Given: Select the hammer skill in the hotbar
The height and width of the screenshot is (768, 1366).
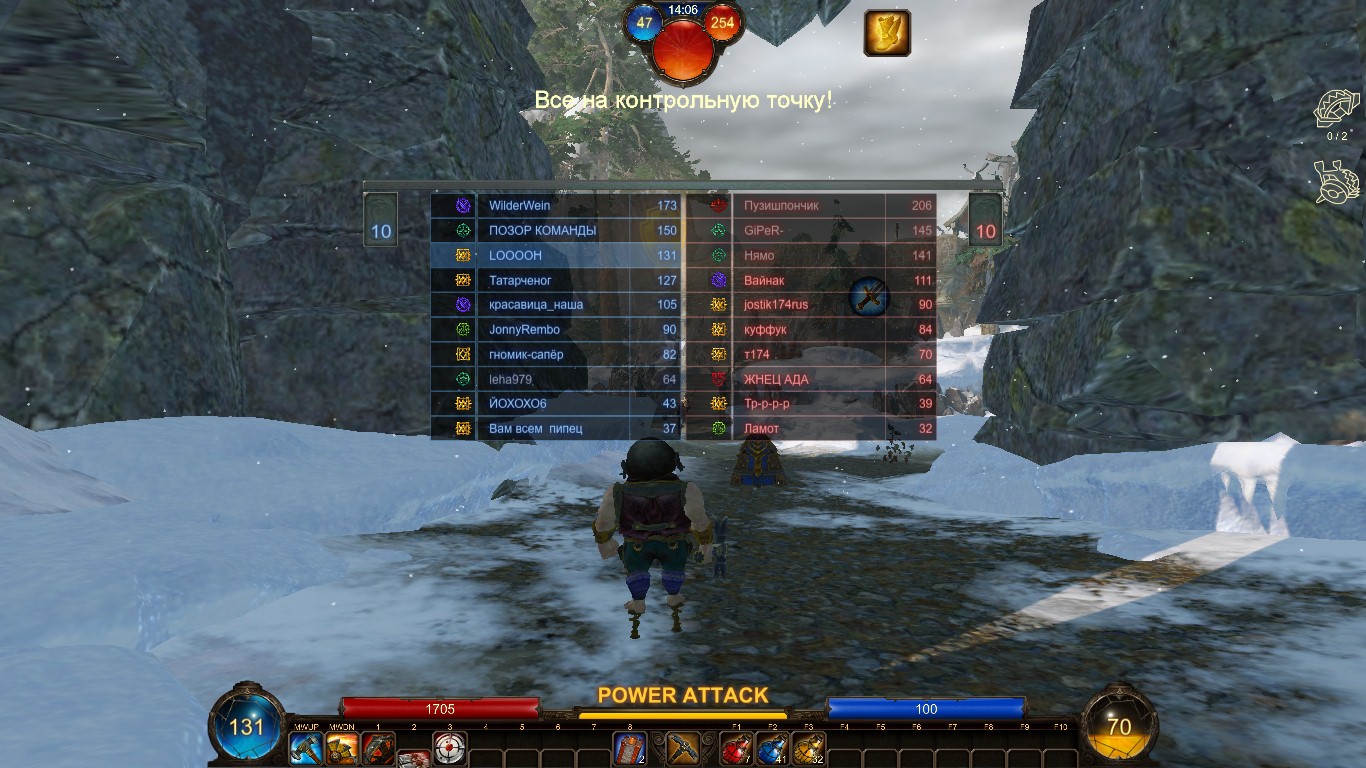Looking at the screenshot, I should click(306, 748).
